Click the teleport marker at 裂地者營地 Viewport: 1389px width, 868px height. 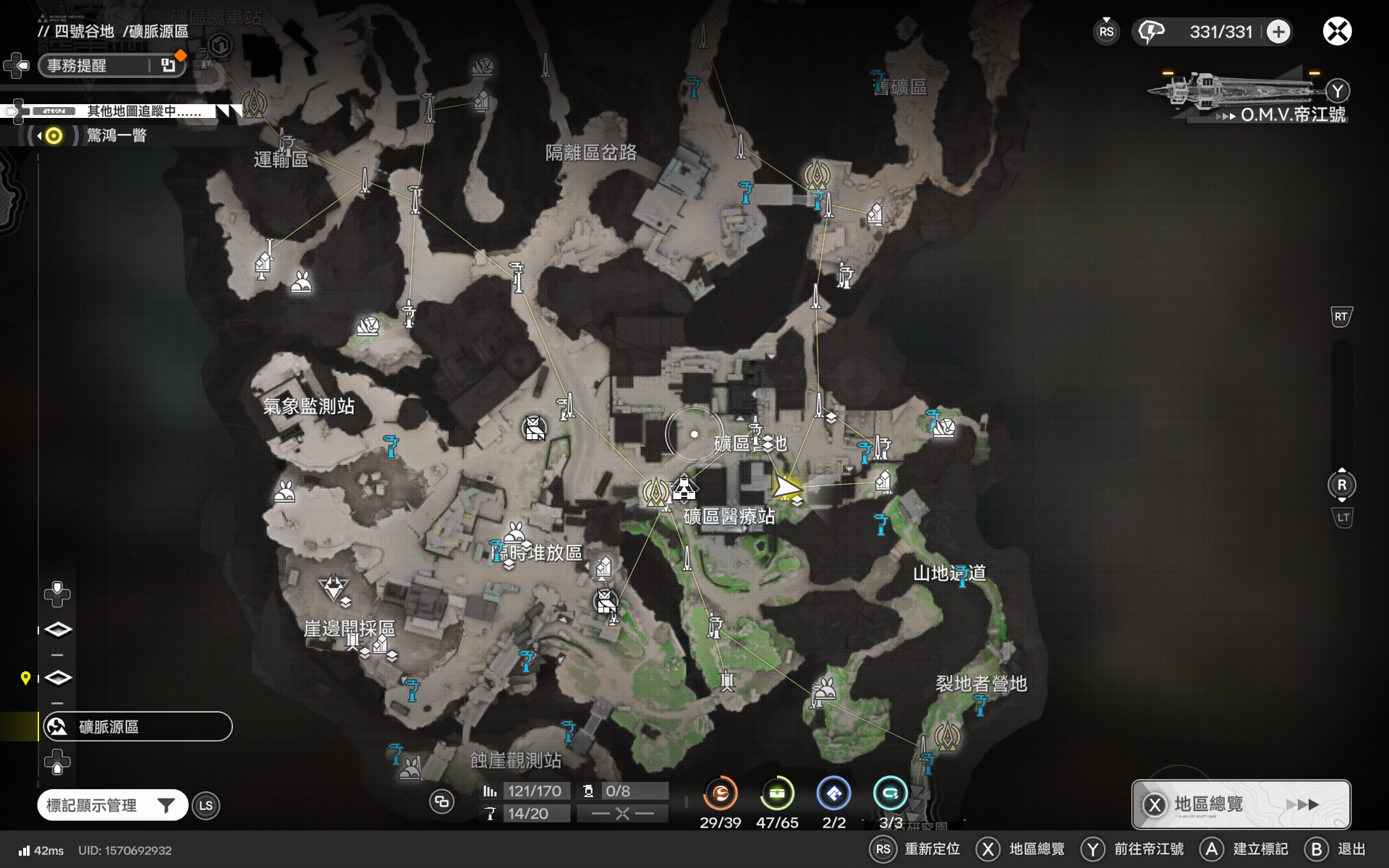[x=946, y=736]
